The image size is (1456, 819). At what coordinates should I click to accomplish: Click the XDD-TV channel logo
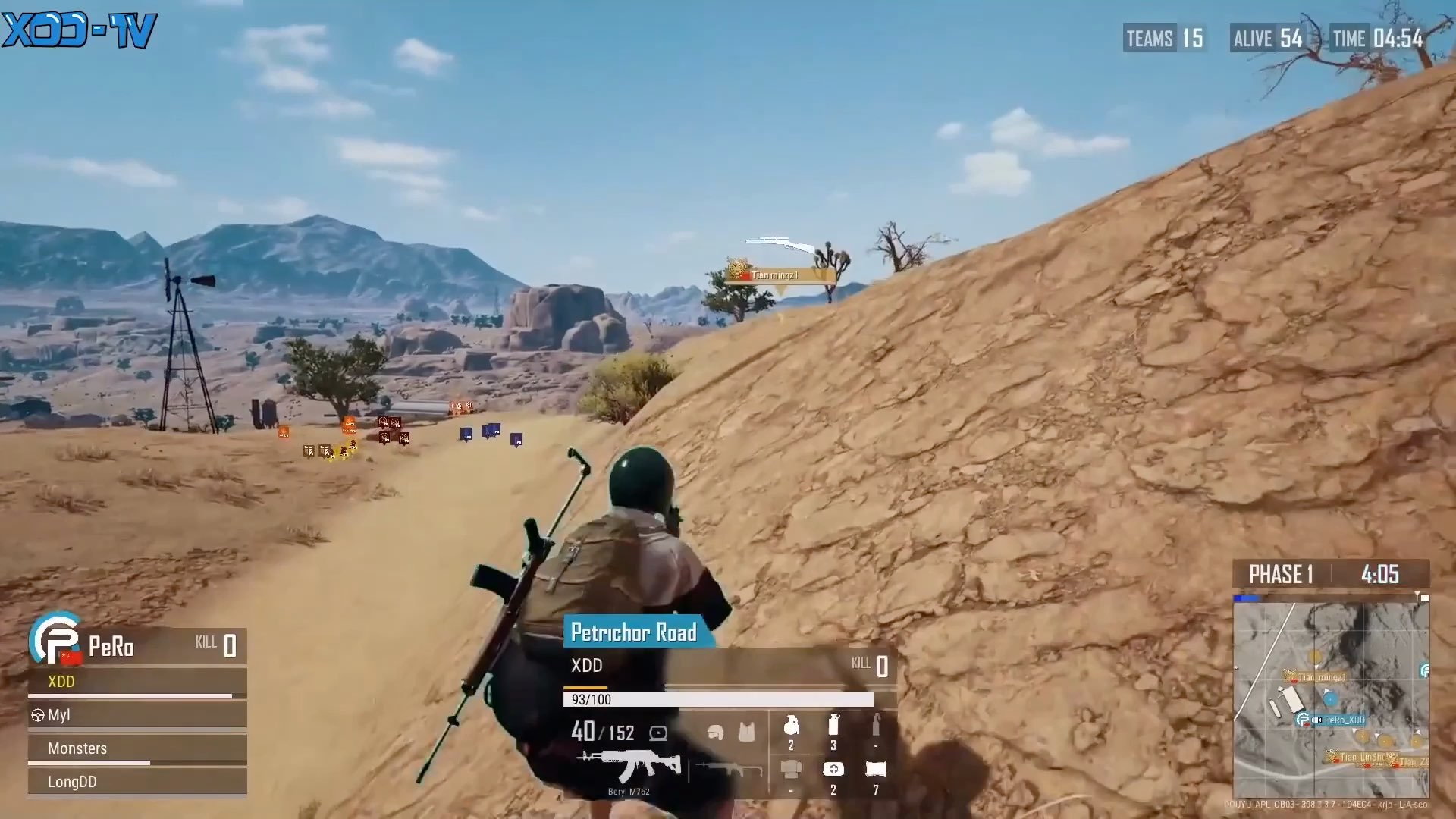pyautogui.click(x=79, y=30)
